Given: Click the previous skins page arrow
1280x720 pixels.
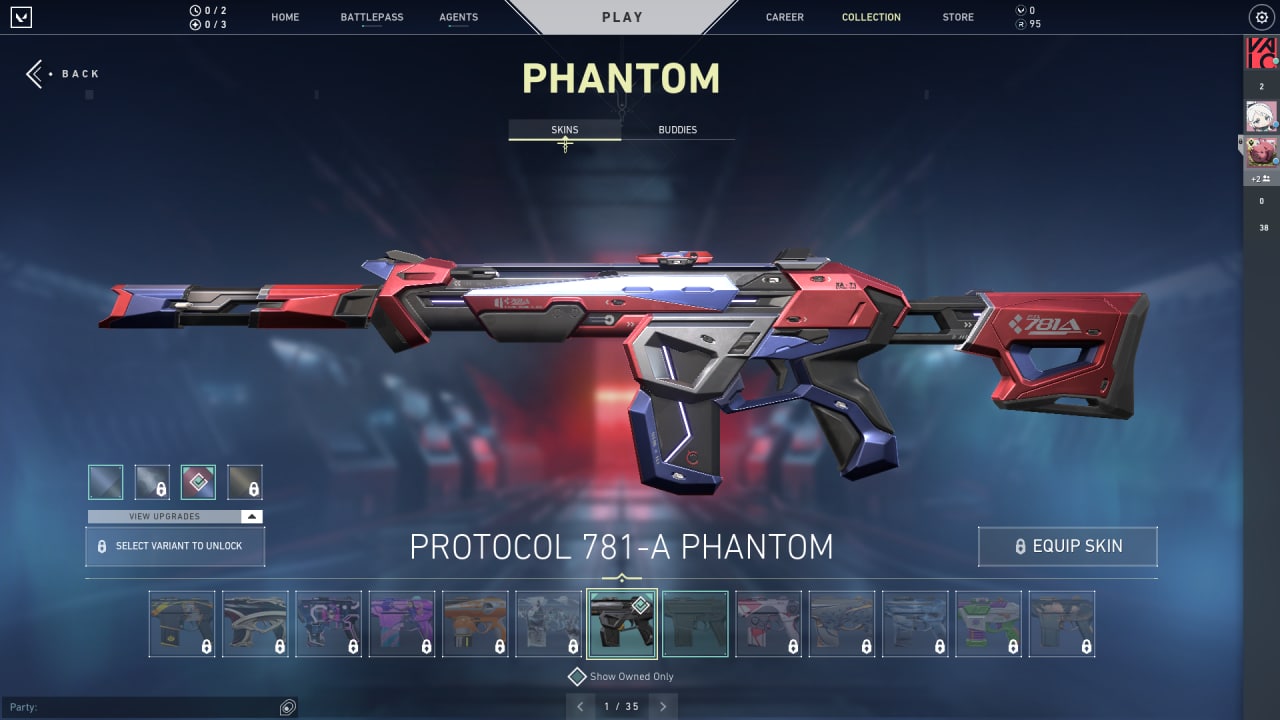Looking at the screenshot, I should click(580, 706).
